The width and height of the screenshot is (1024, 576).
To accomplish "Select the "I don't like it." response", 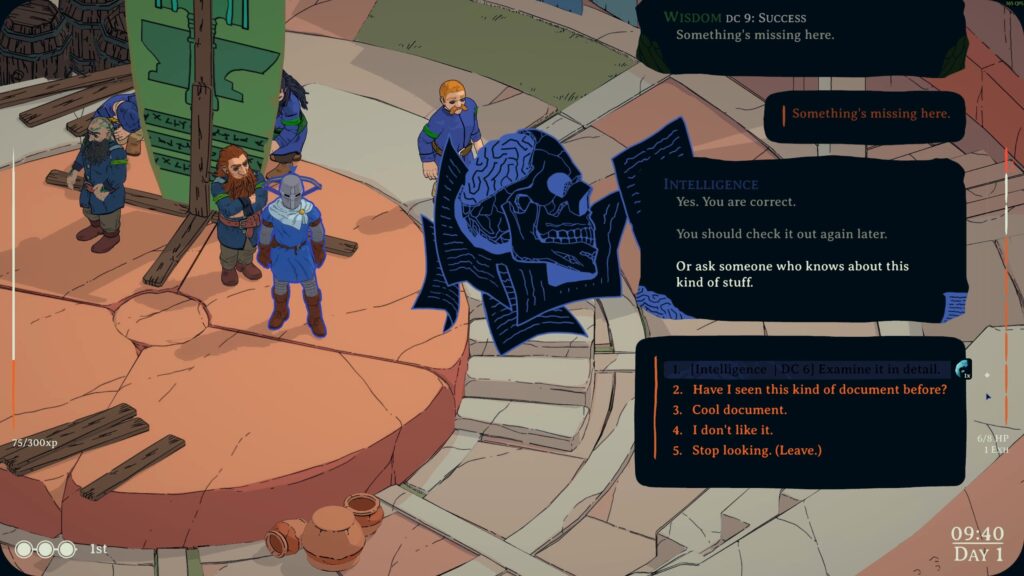I will pos(732,430).
